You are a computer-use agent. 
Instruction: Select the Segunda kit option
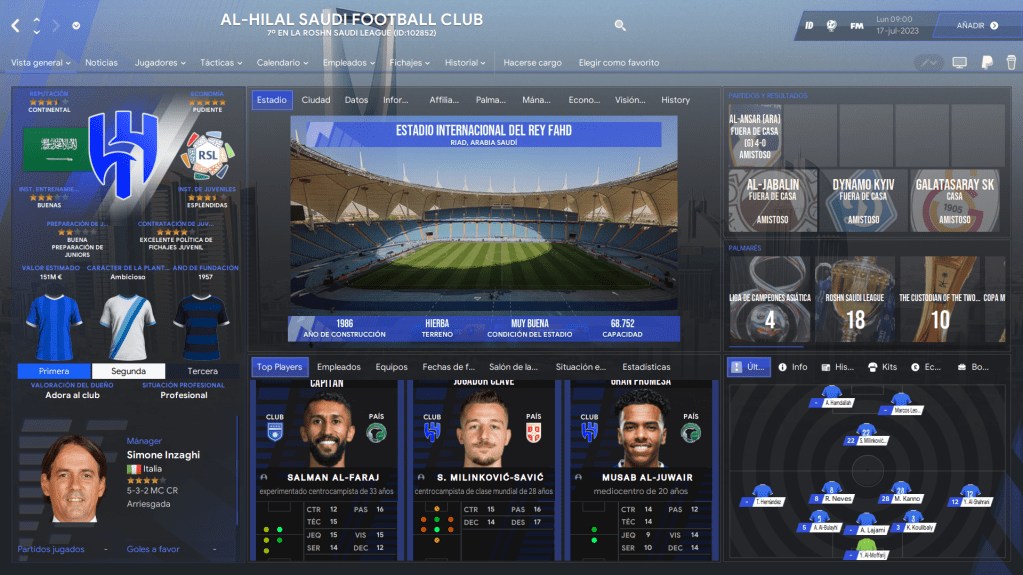(x=128, y=371)
